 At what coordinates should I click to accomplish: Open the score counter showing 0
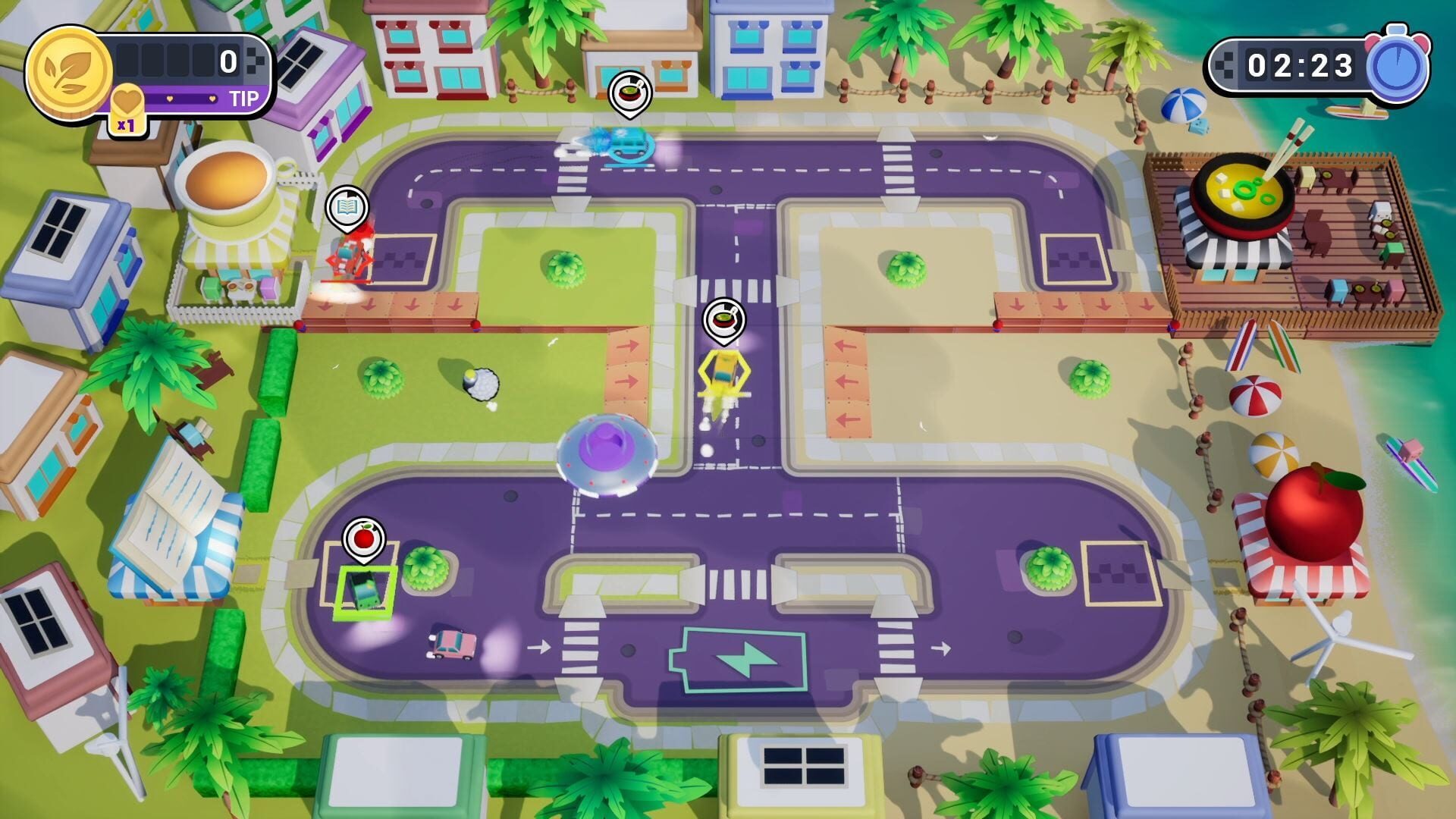(230, 62)
